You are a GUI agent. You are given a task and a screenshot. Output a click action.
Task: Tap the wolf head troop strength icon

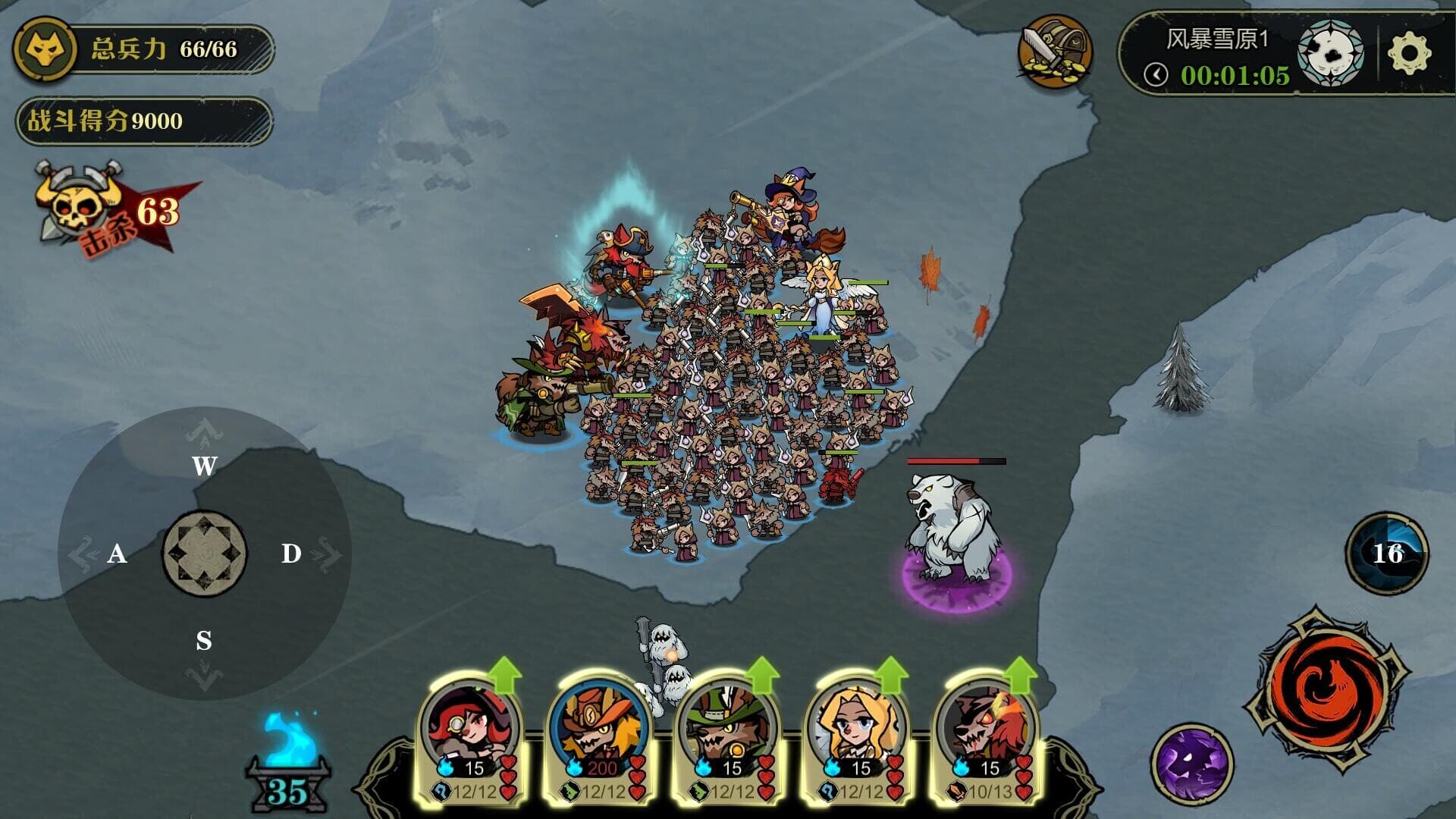(x=45, y=50)
